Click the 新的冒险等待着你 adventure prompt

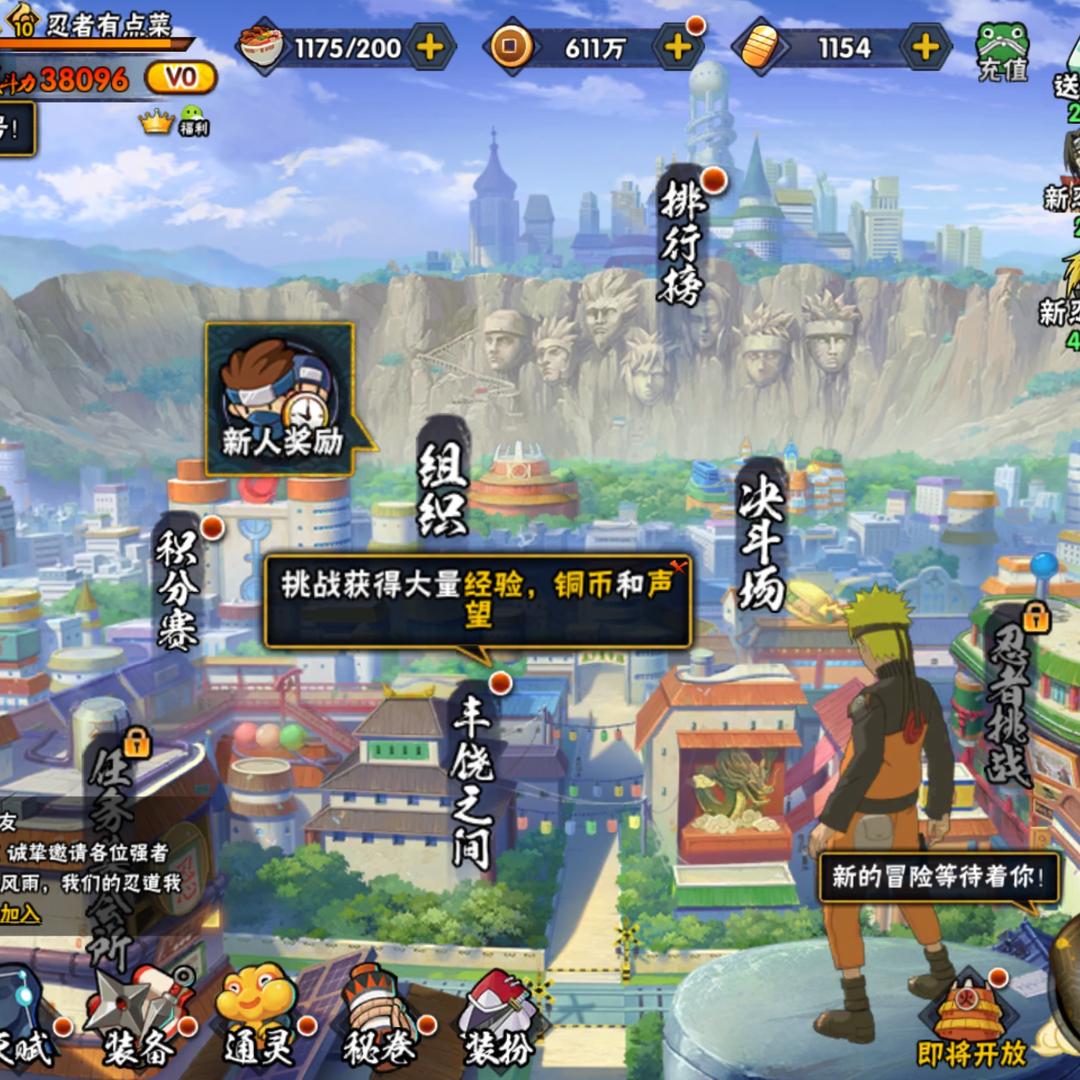[x=938, y=878]
